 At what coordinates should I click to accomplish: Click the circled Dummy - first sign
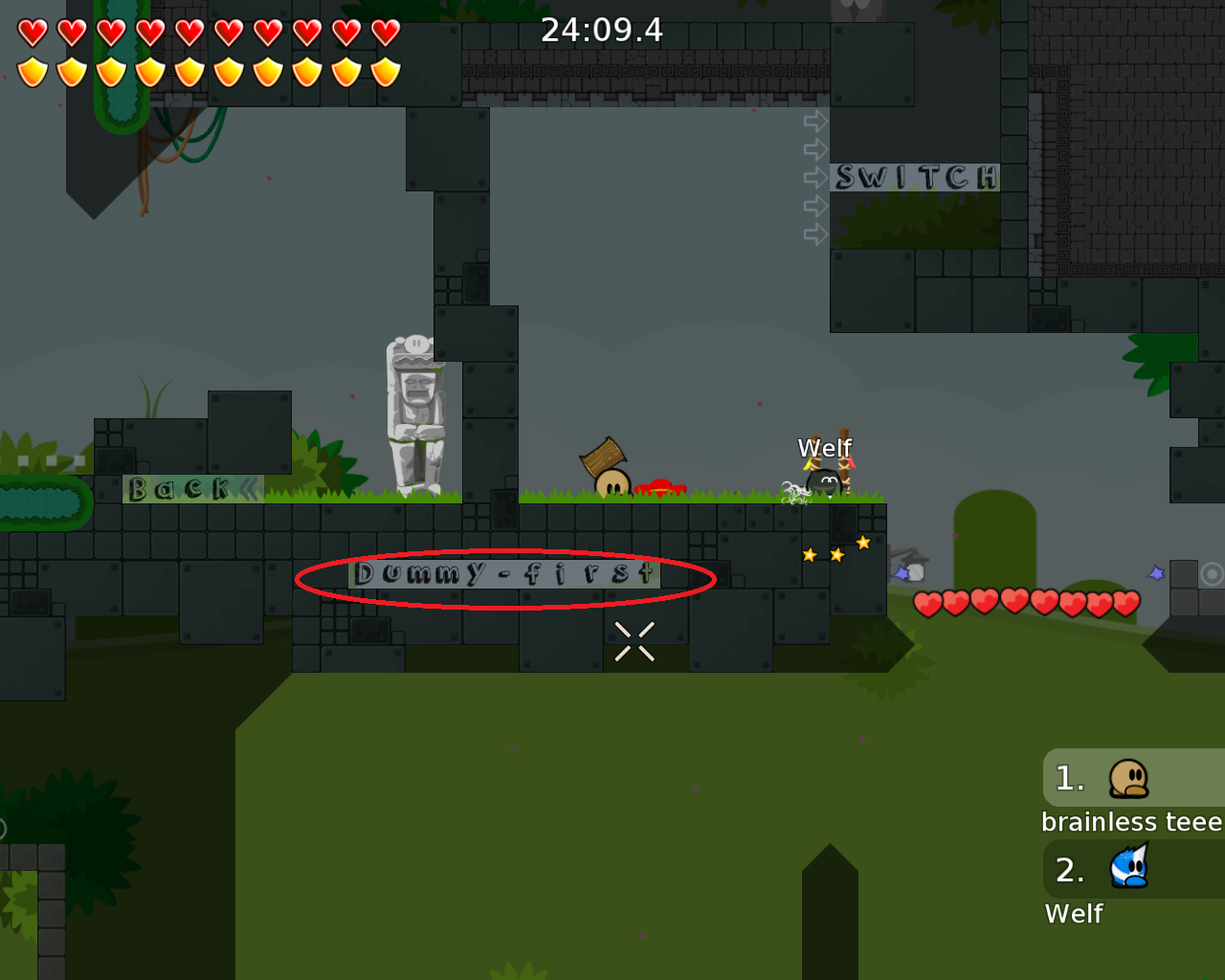(x=504, y=574)
